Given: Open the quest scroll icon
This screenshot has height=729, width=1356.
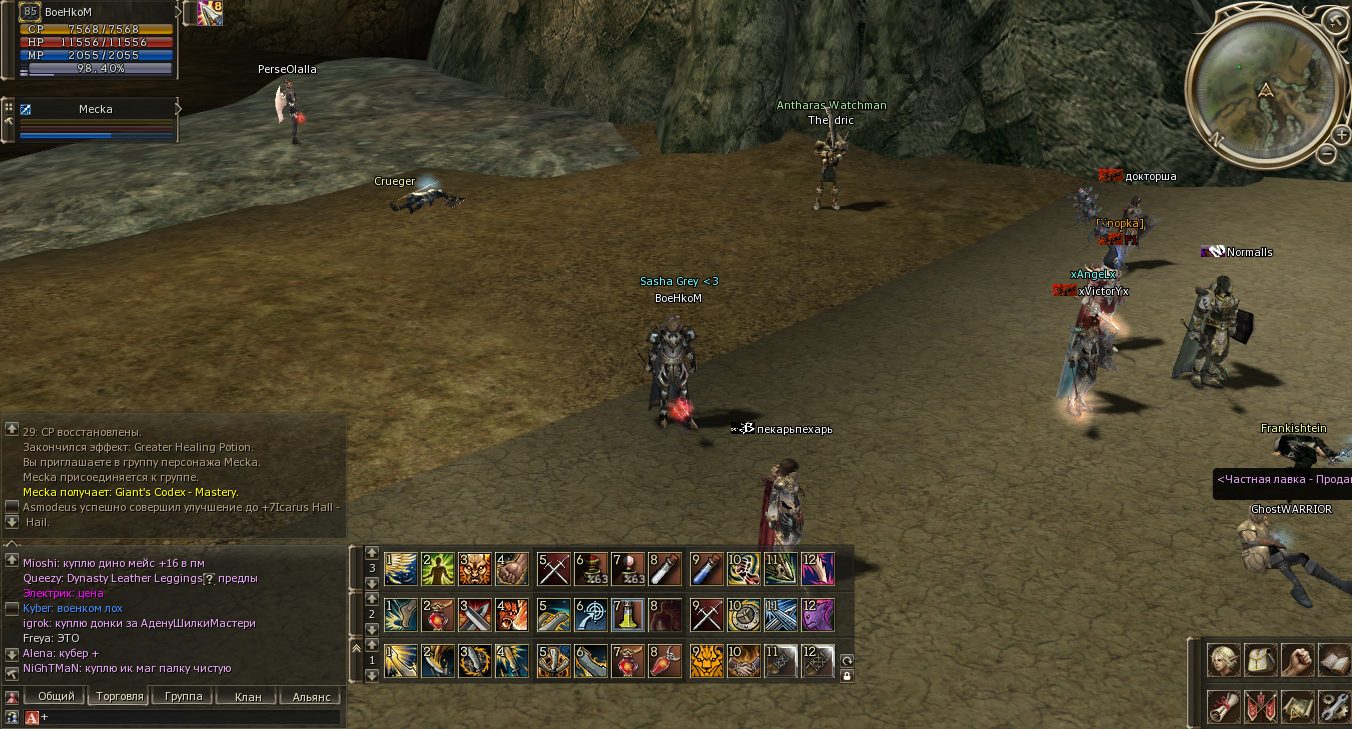Looking at the screenshot, I should 1224,706.
